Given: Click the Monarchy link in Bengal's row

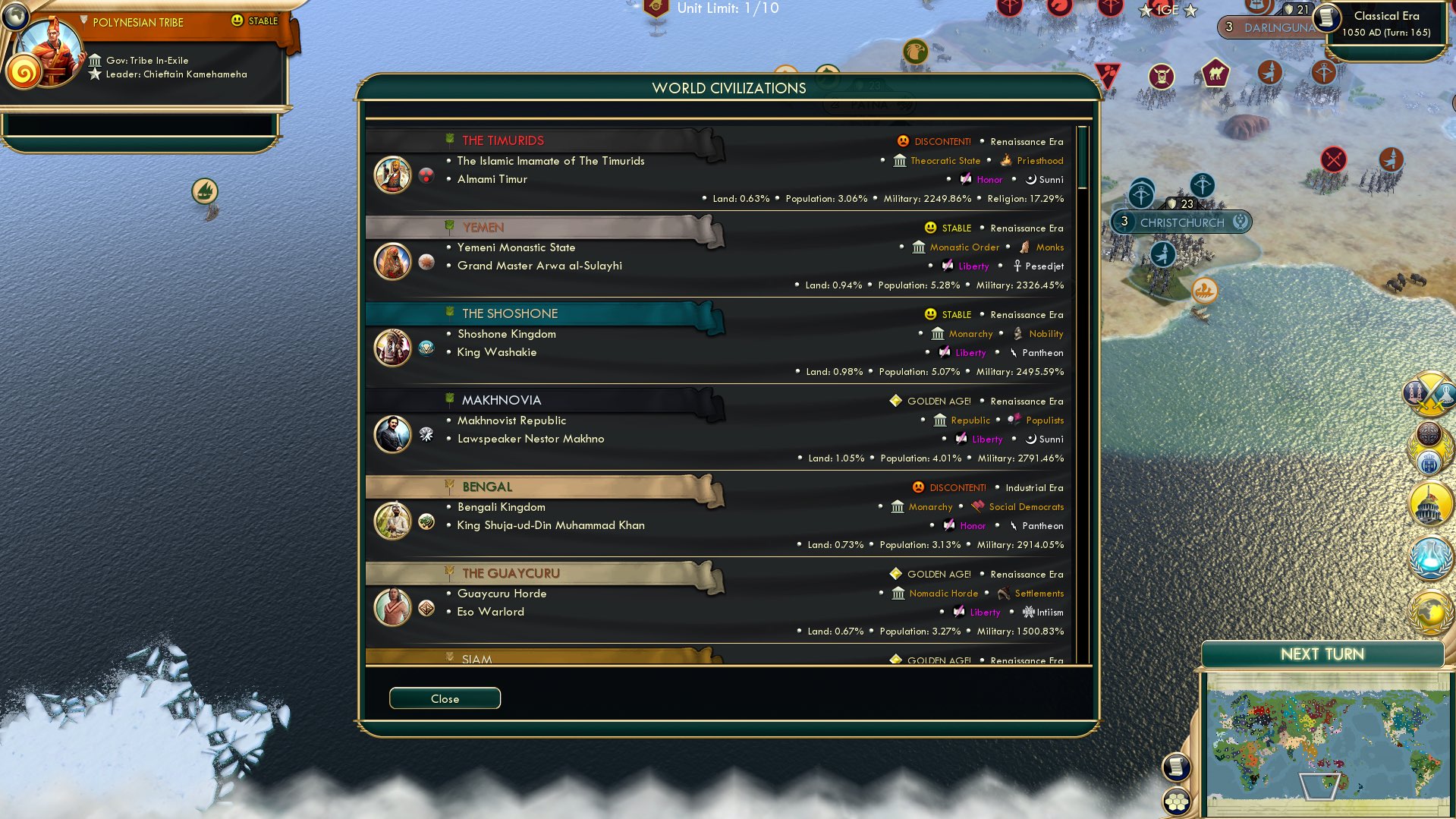Looking at the screenshot, I should pyautogui.click(x=930, y=506).
